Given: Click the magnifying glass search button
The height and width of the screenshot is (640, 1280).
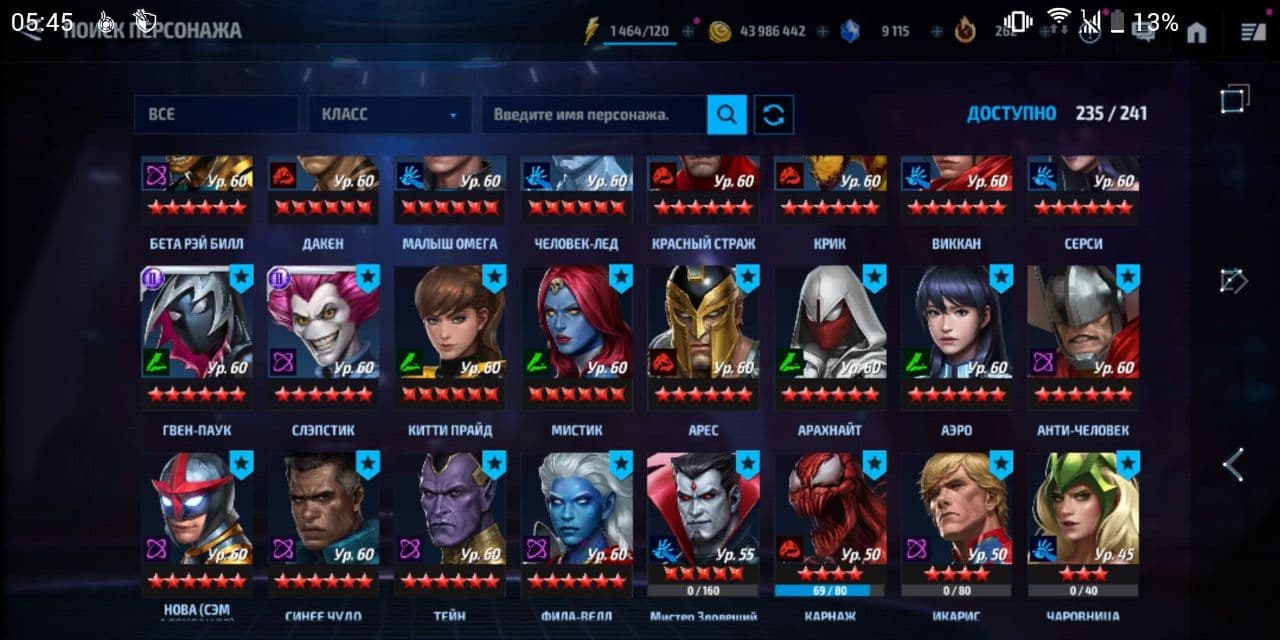Looking at the screenshot, I should (727, 115).
